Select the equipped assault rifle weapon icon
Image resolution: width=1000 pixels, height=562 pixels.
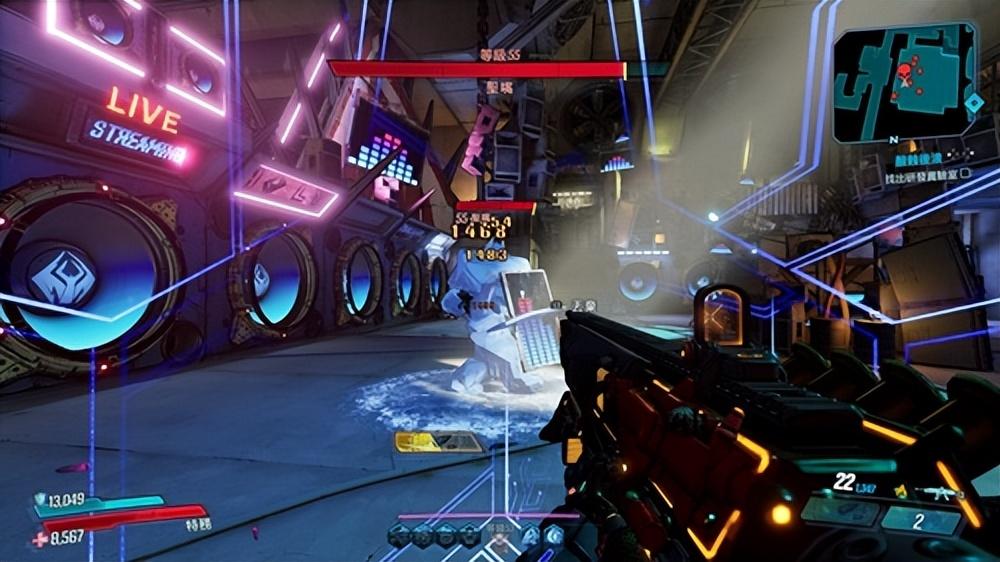[942, 492]
